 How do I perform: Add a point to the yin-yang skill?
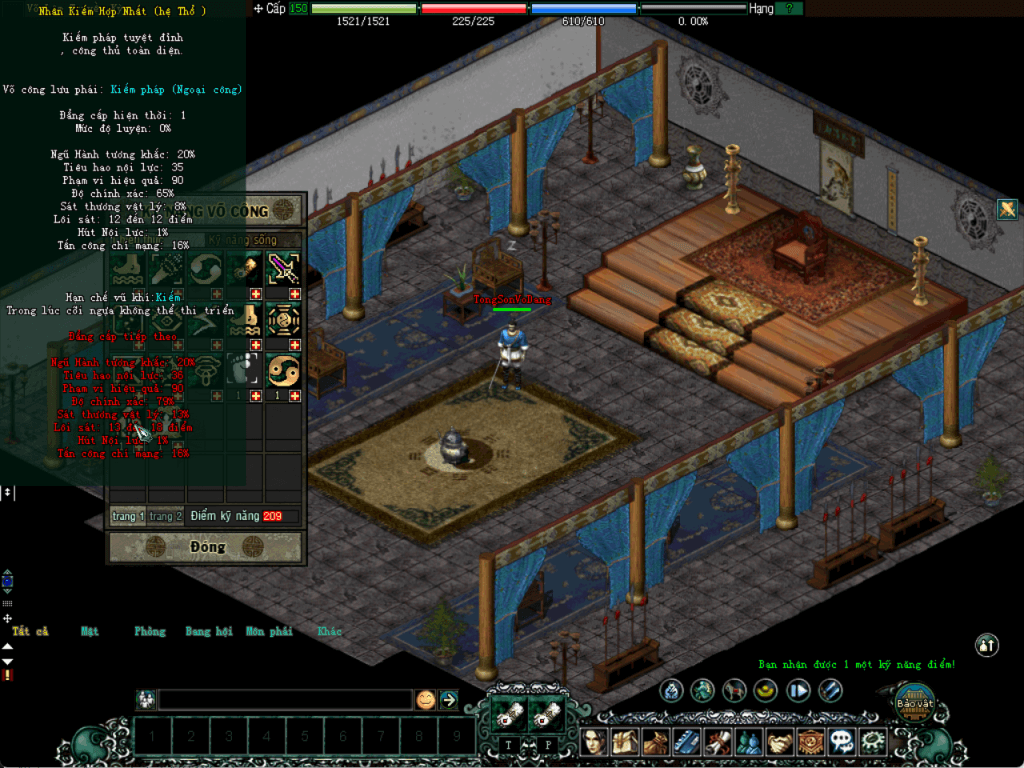(295, 396)
